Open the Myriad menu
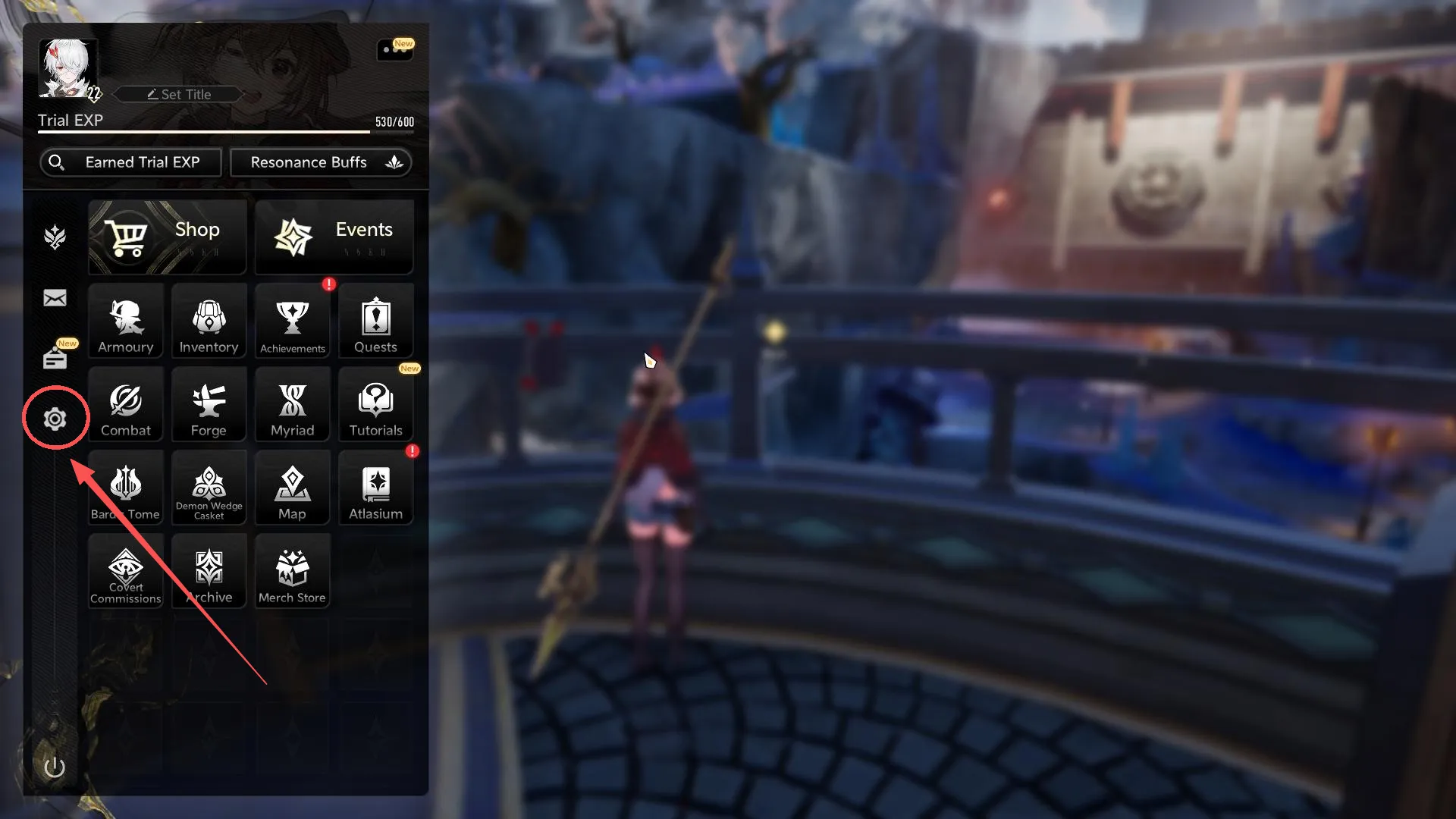The width and height of the screenshot is (1456, 819). (293, 404)
